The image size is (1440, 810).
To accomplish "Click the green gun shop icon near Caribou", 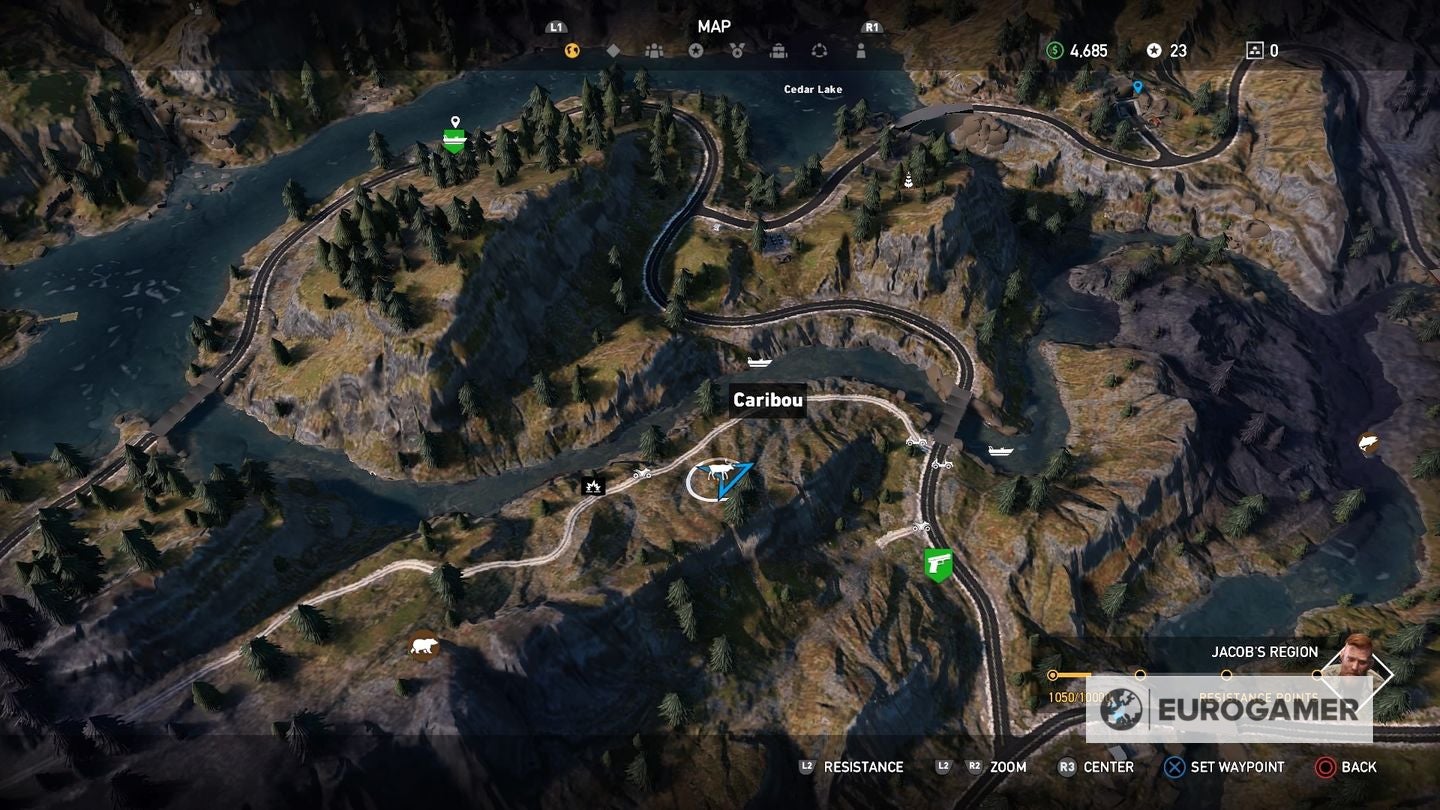I will pyautogui.click(x=940, y=564).
